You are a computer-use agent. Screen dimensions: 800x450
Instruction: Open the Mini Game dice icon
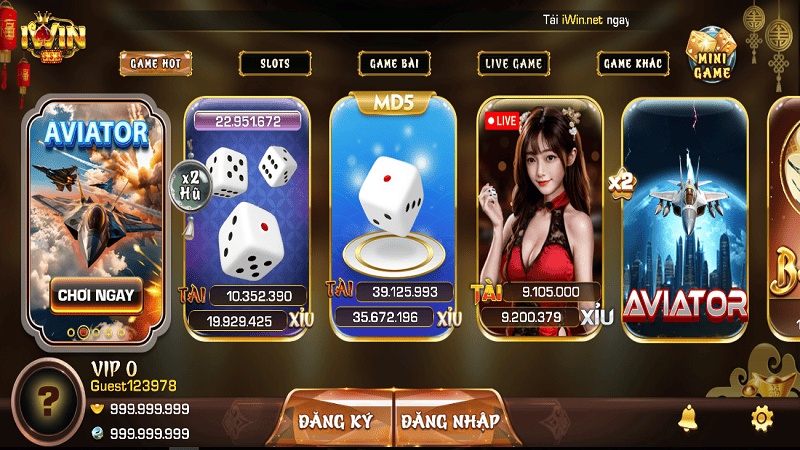[x=712, y=55]
